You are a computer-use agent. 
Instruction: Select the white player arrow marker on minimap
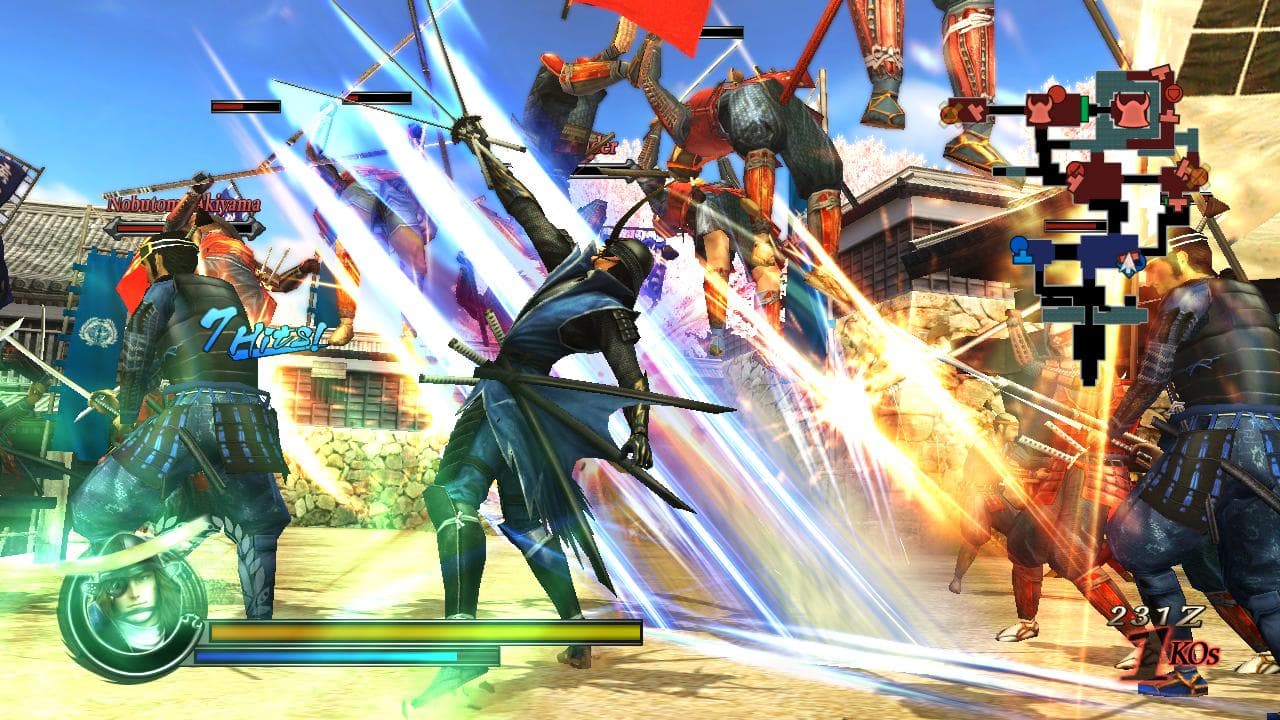(1131, 262)
